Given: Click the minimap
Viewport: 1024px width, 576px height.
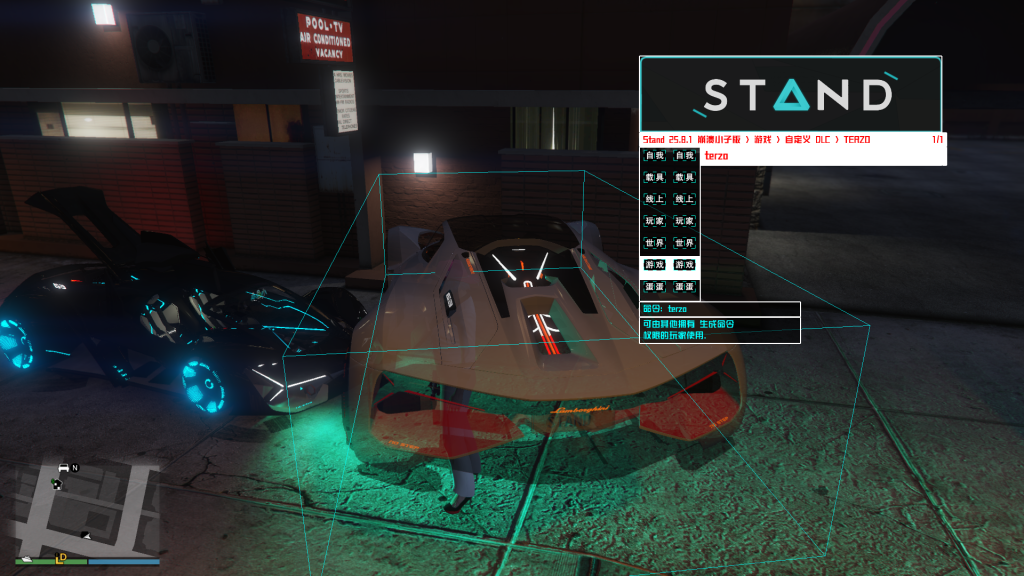Looking at the screenshot, I should click(87, 507).
